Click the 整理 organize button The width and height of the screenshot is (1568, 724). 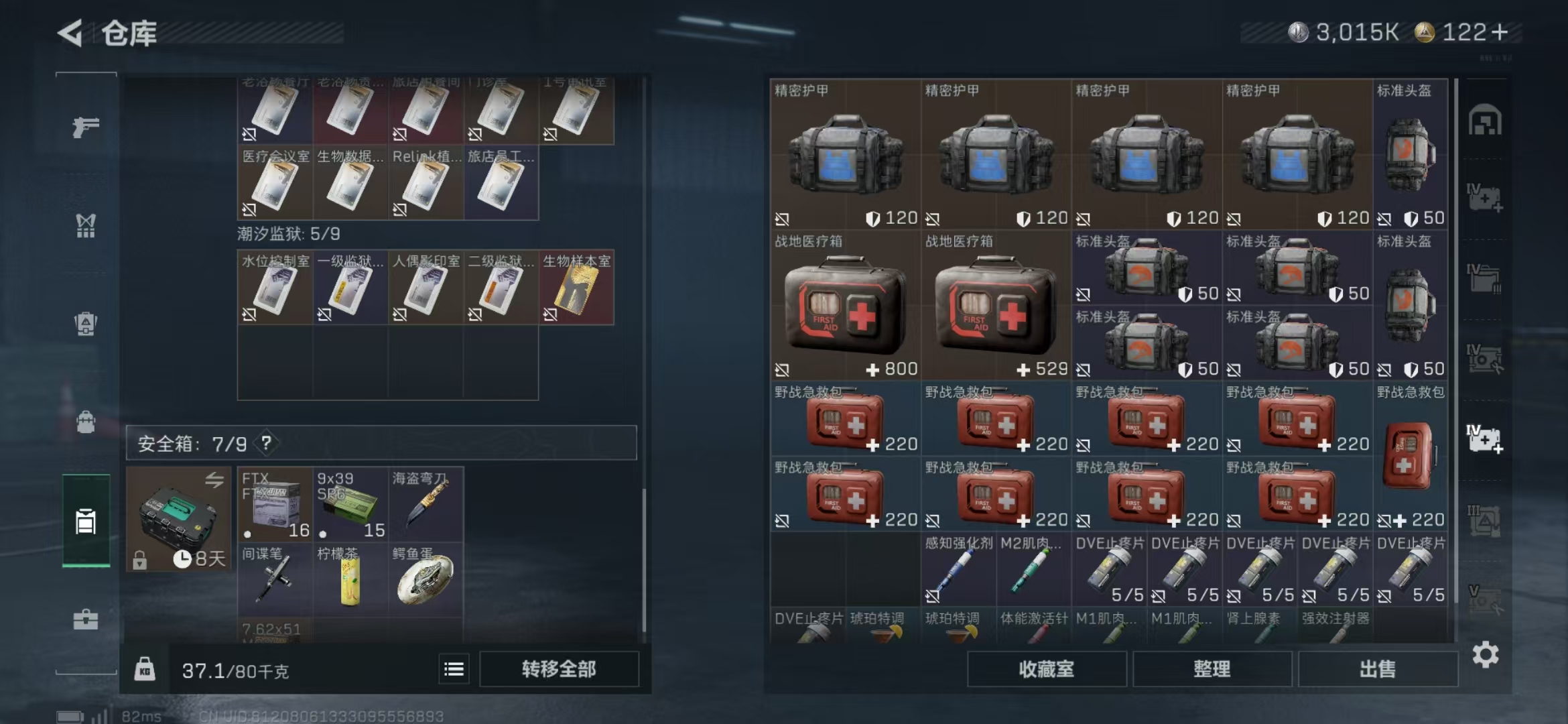point(1212,669)
